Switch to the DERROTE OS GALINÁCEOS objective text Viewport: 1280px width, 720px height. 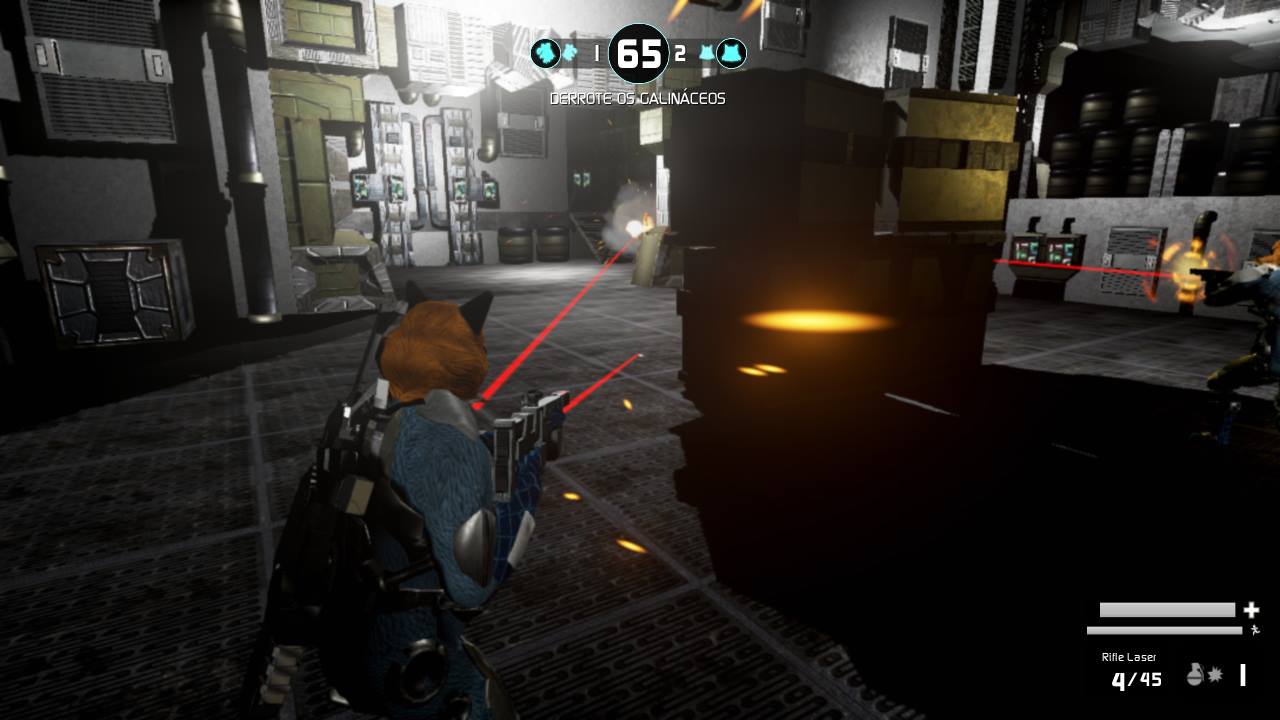pos(638,97)
